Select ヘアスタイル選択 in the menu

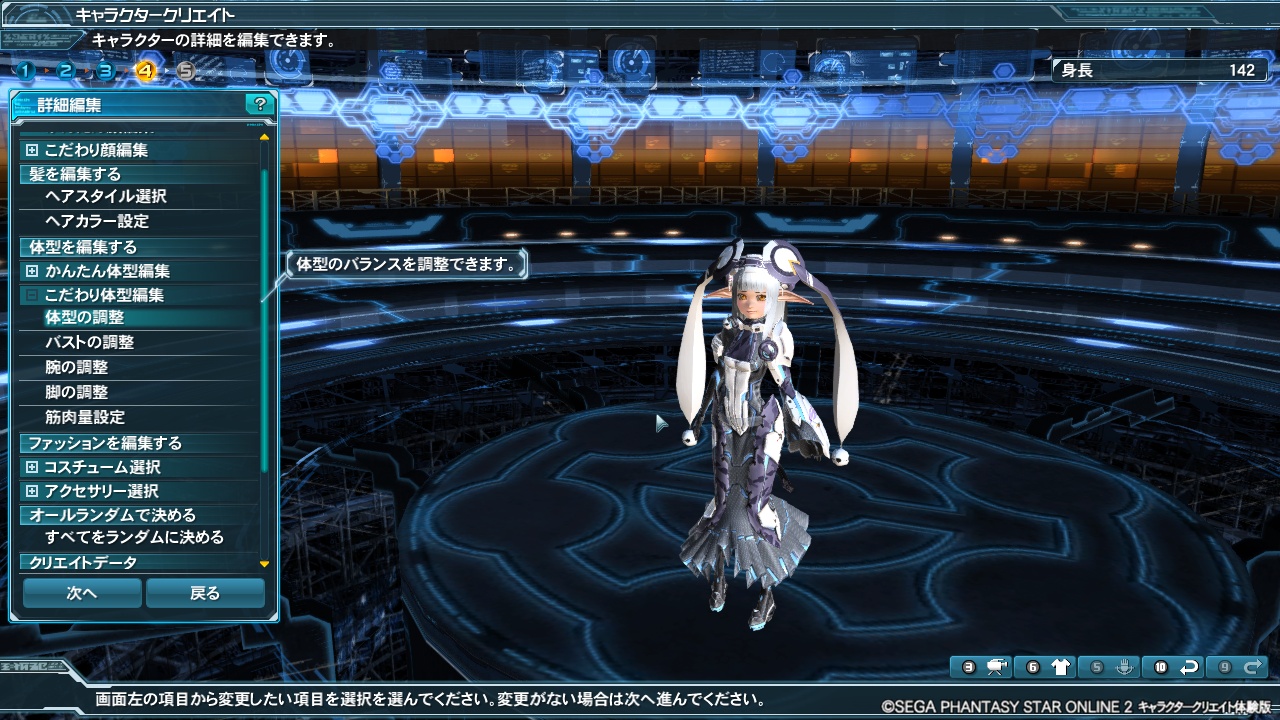106,196
